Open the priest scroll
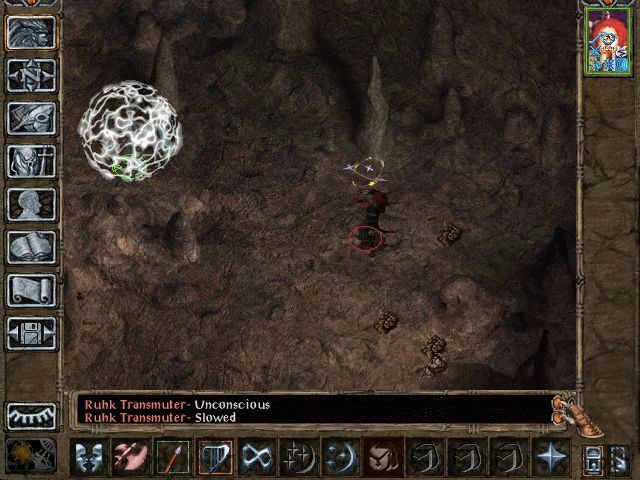Screen dimensions: 640x480 click(x=31, y=290)
